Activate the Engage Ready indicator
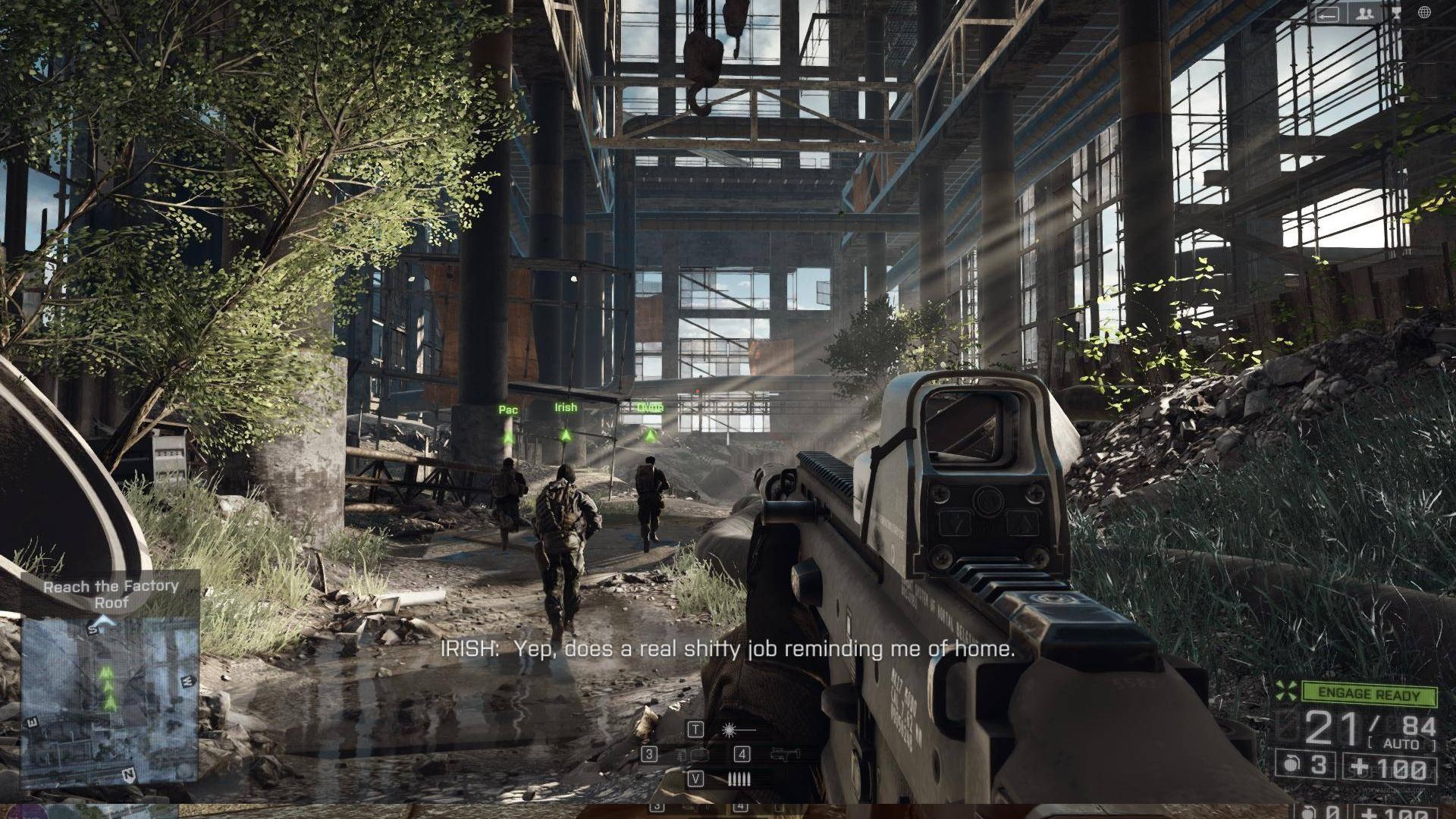Viewport: 1456px width, 819px height. (1370, 693)
